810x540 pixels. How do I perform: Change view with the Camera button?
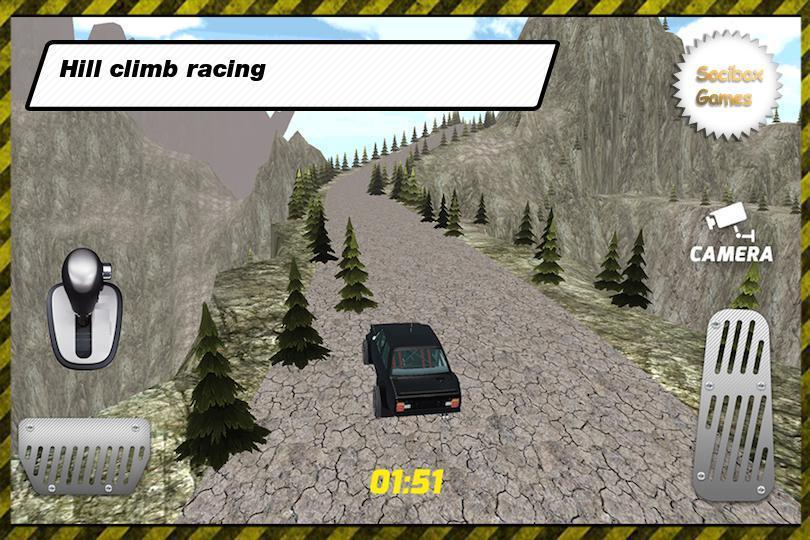(732, 234)
